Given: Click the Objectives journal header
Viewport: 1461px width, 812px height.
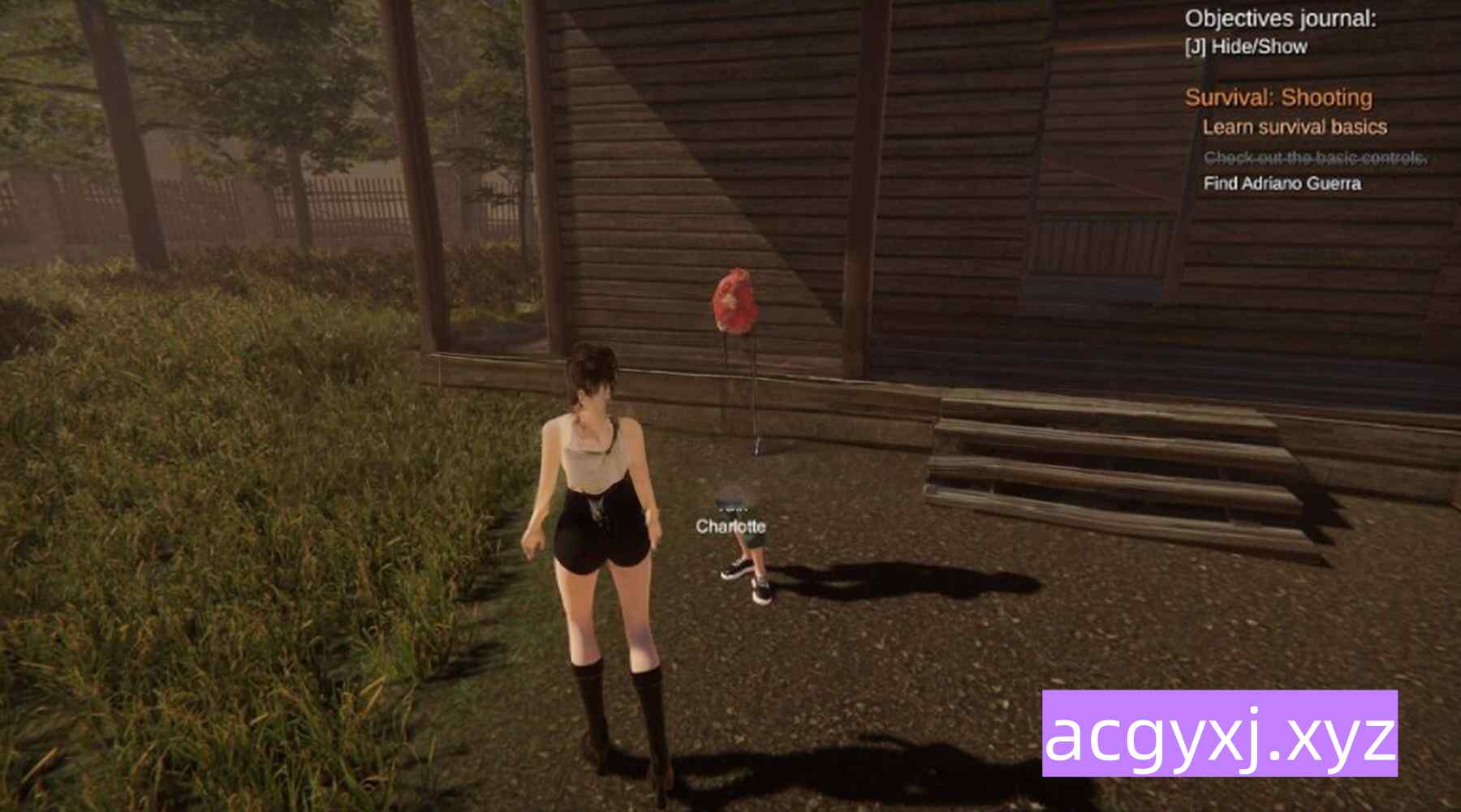Looking at the screenshot, I should click(1280, 19).
